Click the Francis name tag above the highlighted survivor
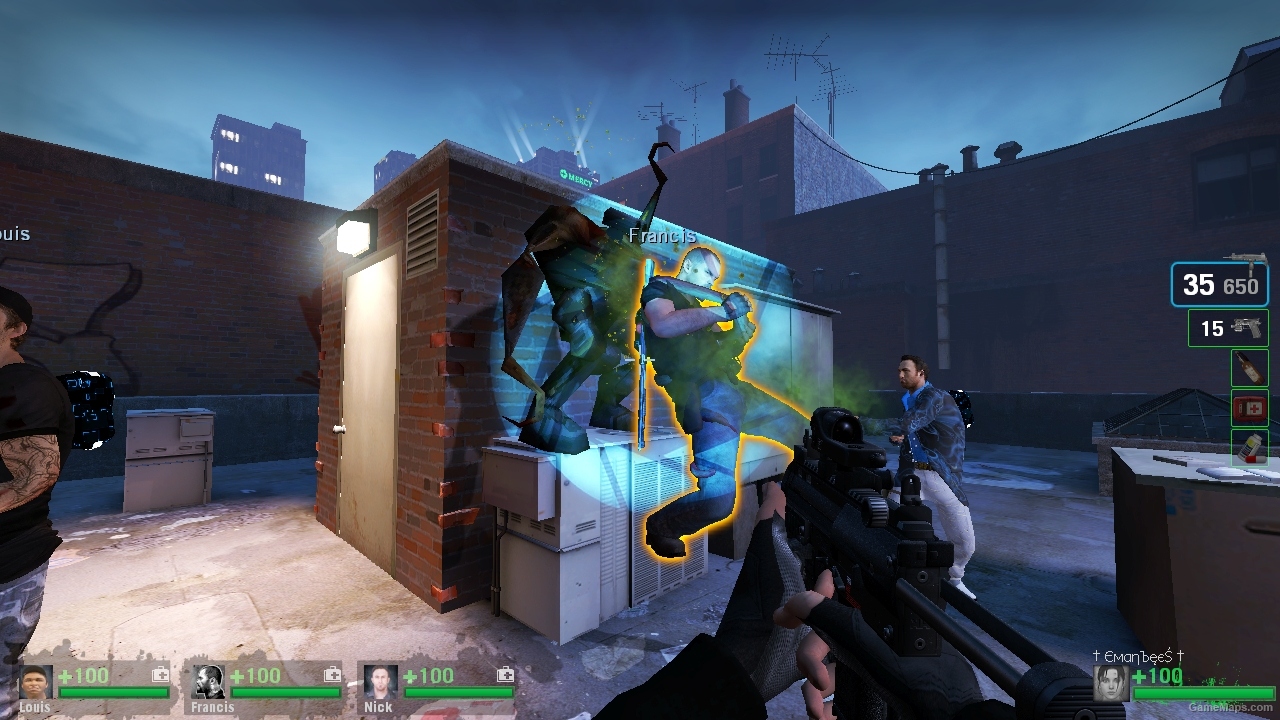The image size is (1280, 720). 662,235
